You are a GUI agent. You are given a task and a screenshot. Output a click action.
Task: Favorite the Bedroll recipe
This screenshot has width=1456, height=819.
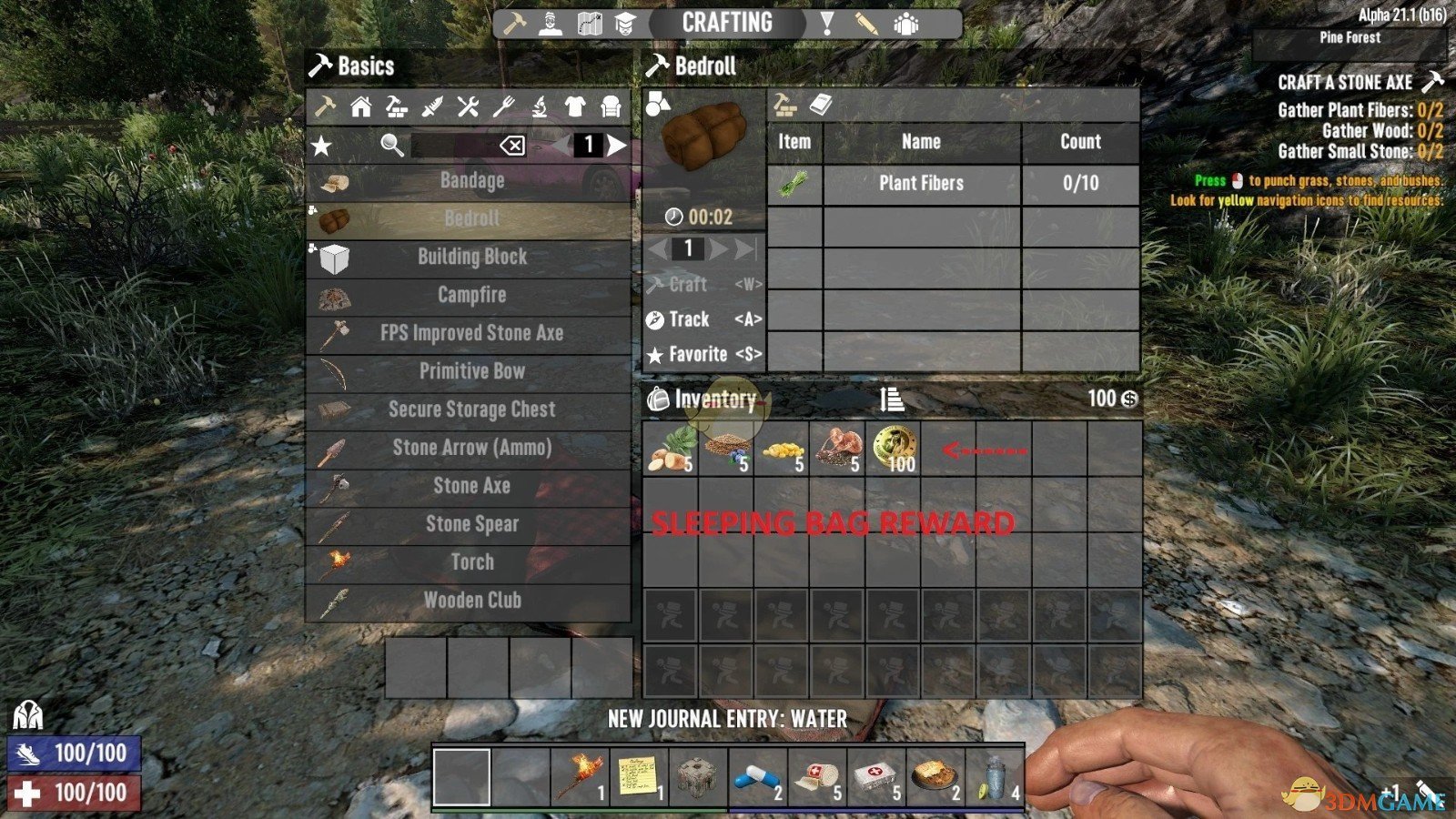coord(697,355)
